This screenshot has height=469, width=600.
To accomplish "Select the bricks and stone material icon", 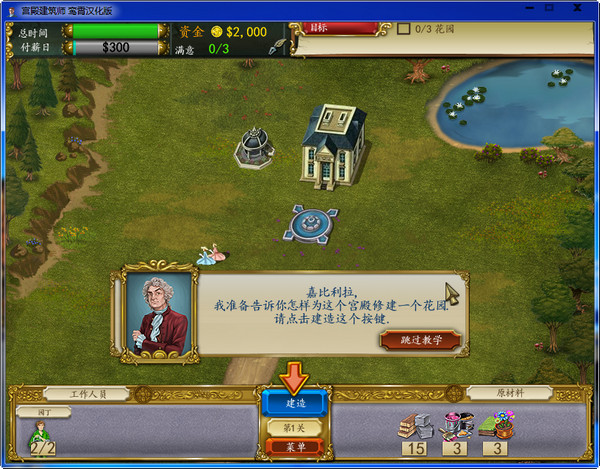I will click(x=416, y=425).
